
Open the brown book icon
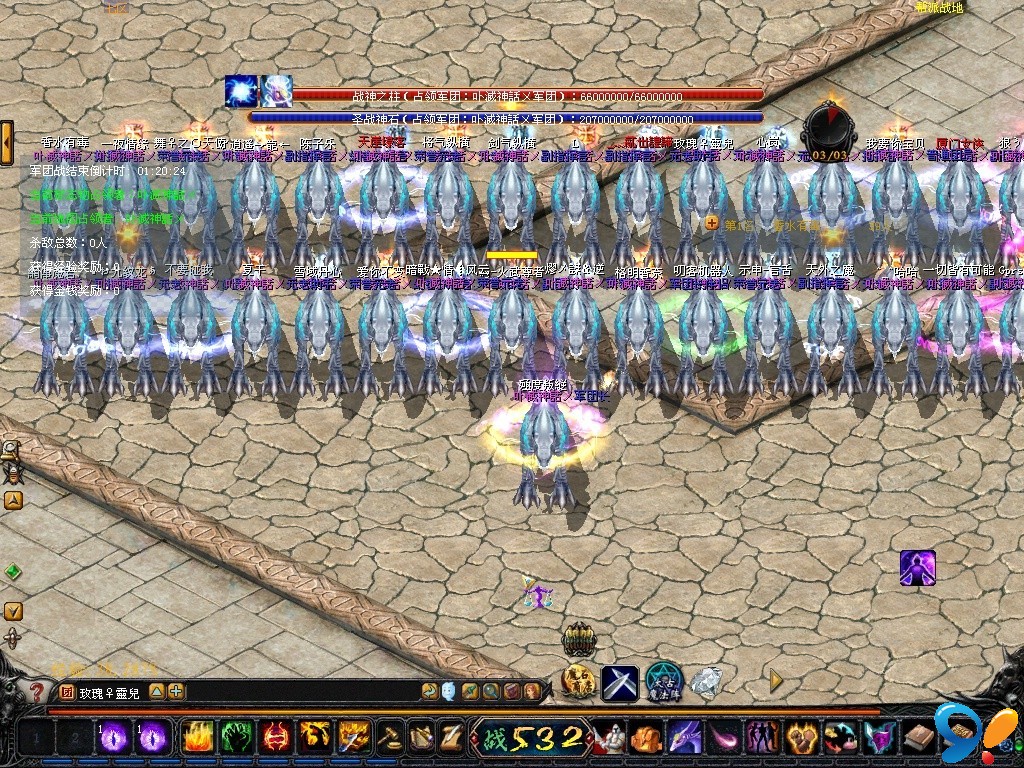coord(918,738)
